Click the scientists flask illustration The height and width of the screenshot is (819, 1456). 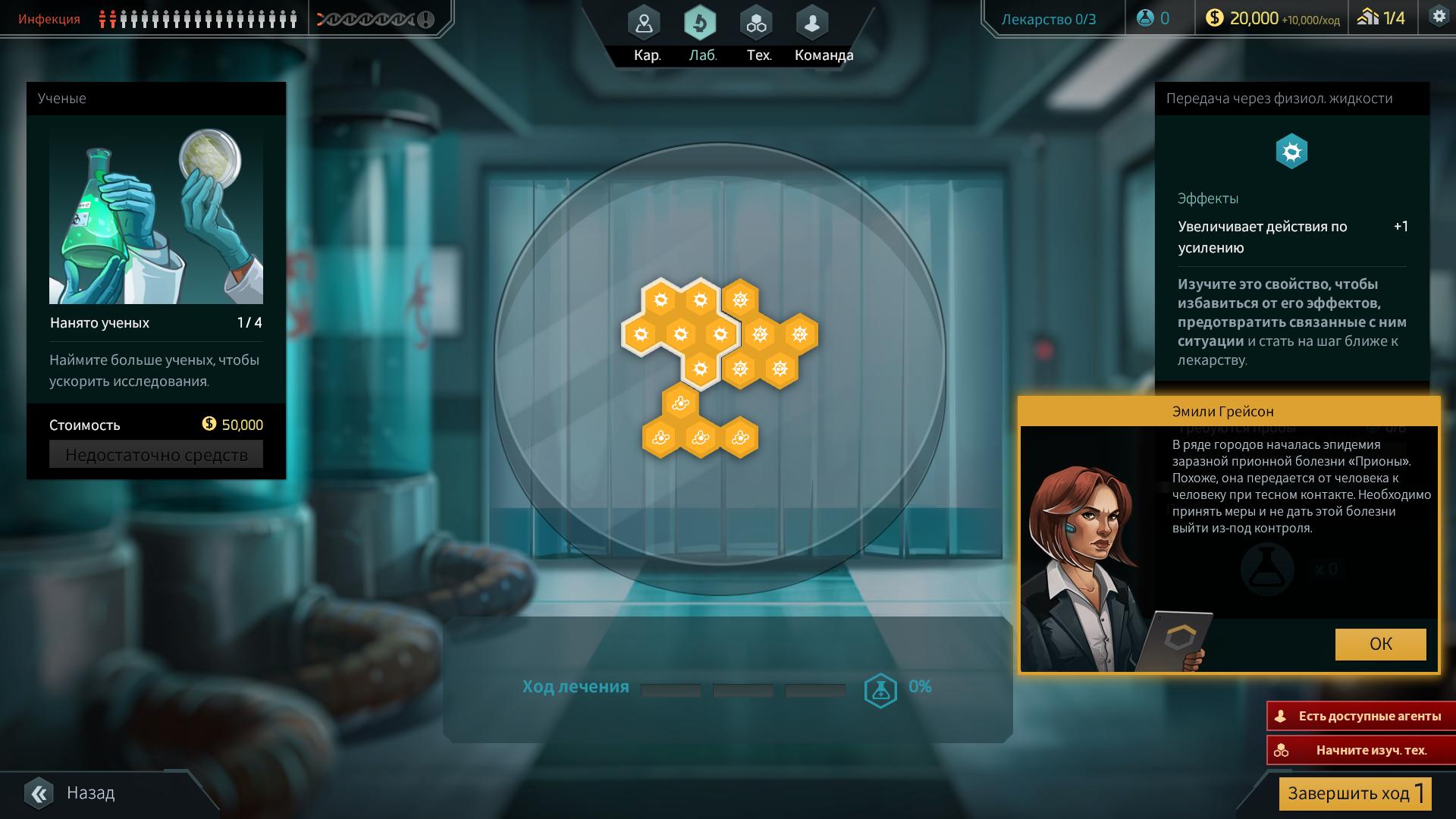point(156,216)
